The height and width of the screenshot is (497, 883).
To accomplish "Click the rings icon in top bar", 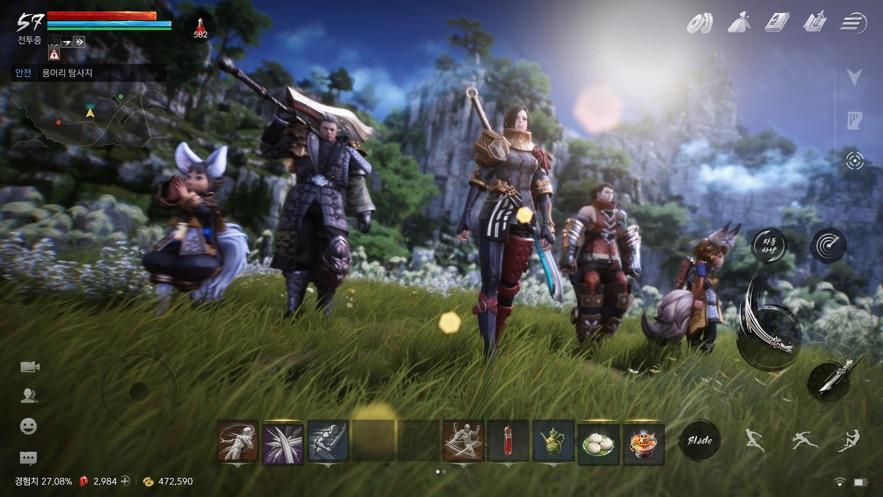I will 703,21.
